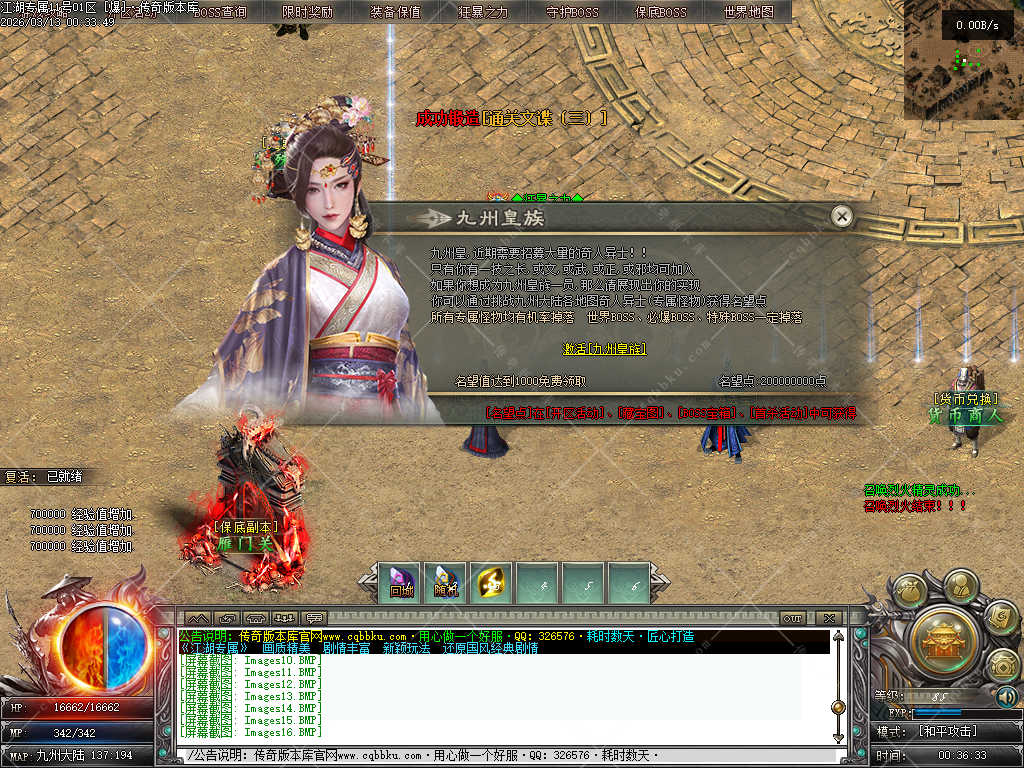Viewport: 1024px width, 768px height.
Task: Open the 狂暴之力 menu
Action: click(x=483, y=12)
